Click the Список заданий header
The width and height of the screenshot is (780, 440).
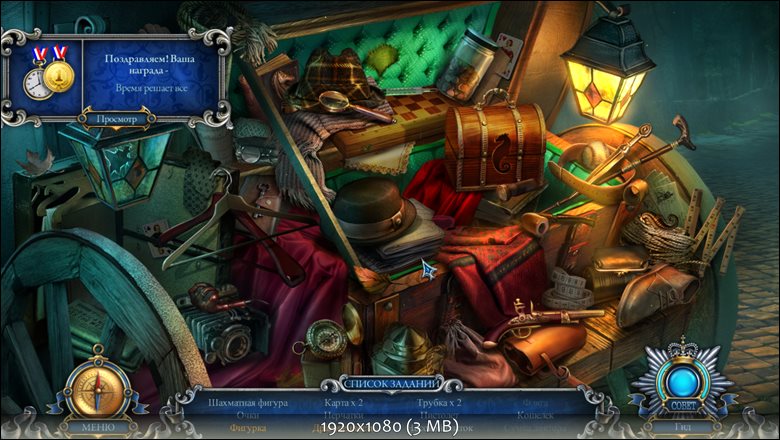coord(391,384)
